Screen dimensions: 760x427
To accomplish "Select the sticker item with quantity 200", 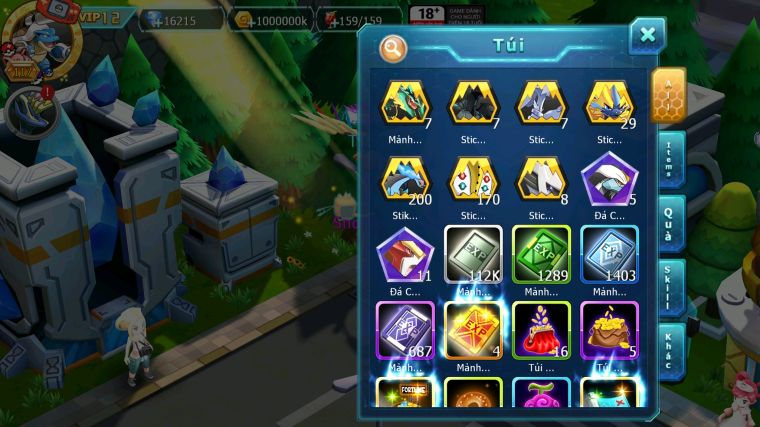I will 405,180.
